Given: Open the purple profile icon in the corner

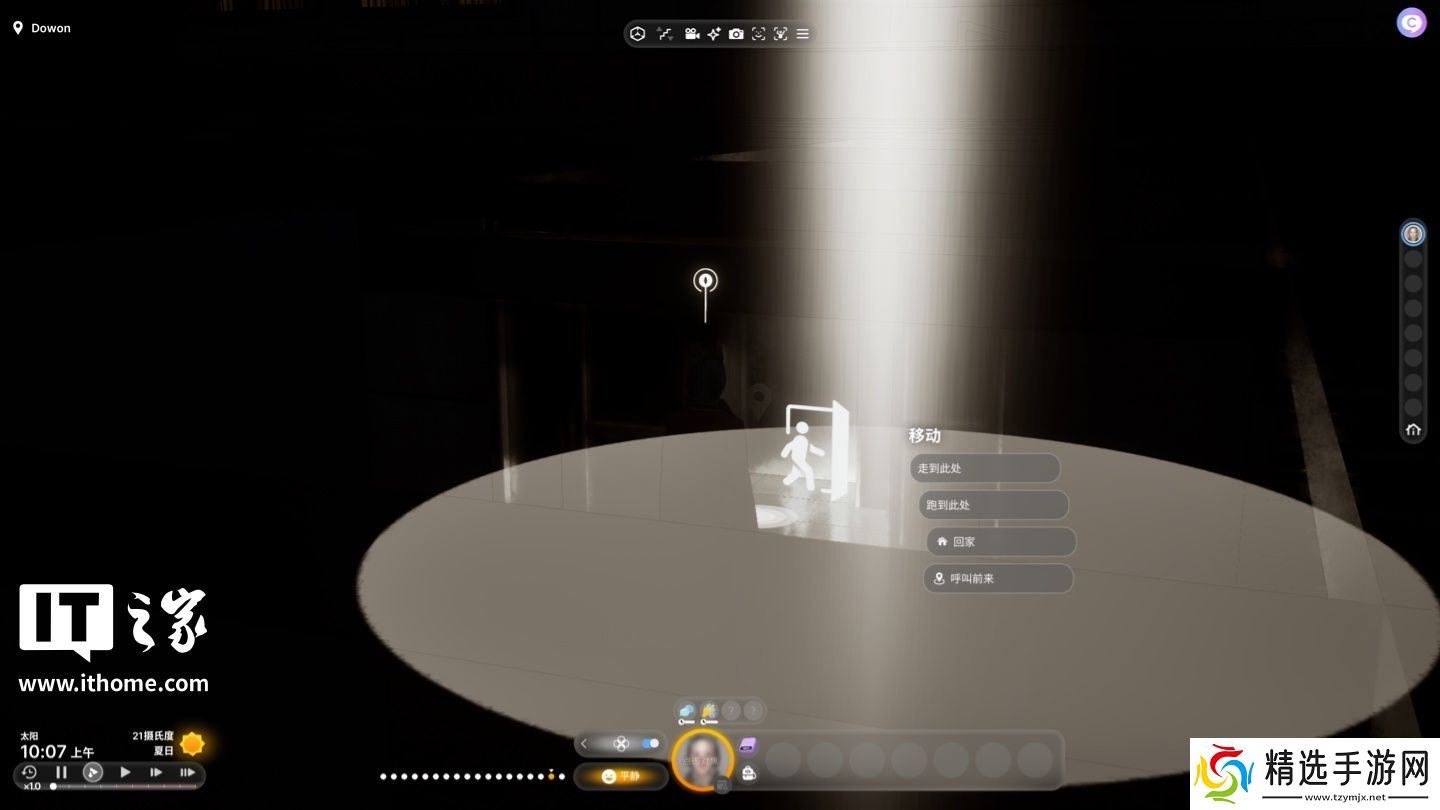Looking at the screenshot, I should [x=1411, y=23].
